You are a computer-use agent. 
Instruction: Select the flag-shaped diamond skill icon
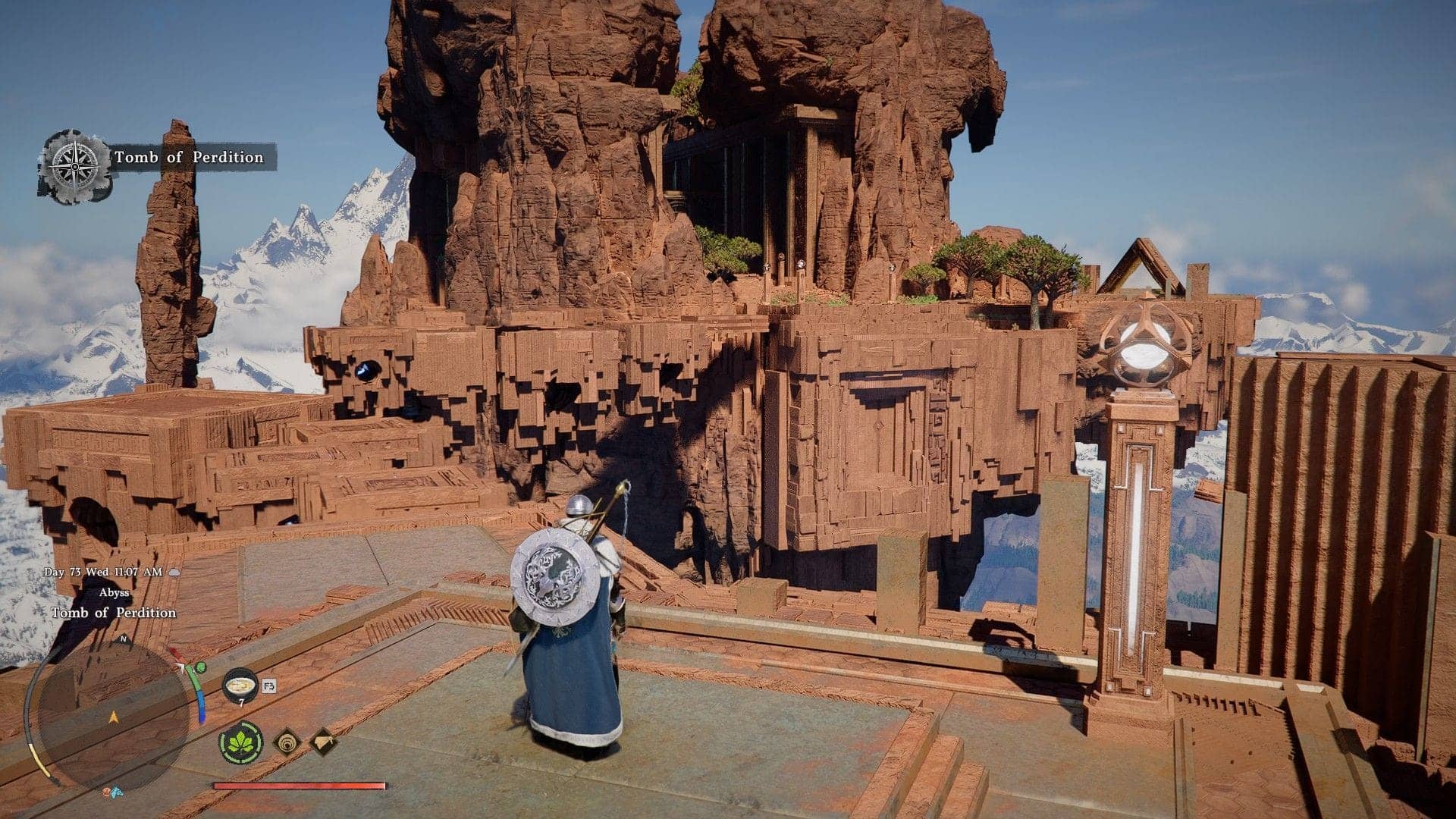tap(322, 741)
